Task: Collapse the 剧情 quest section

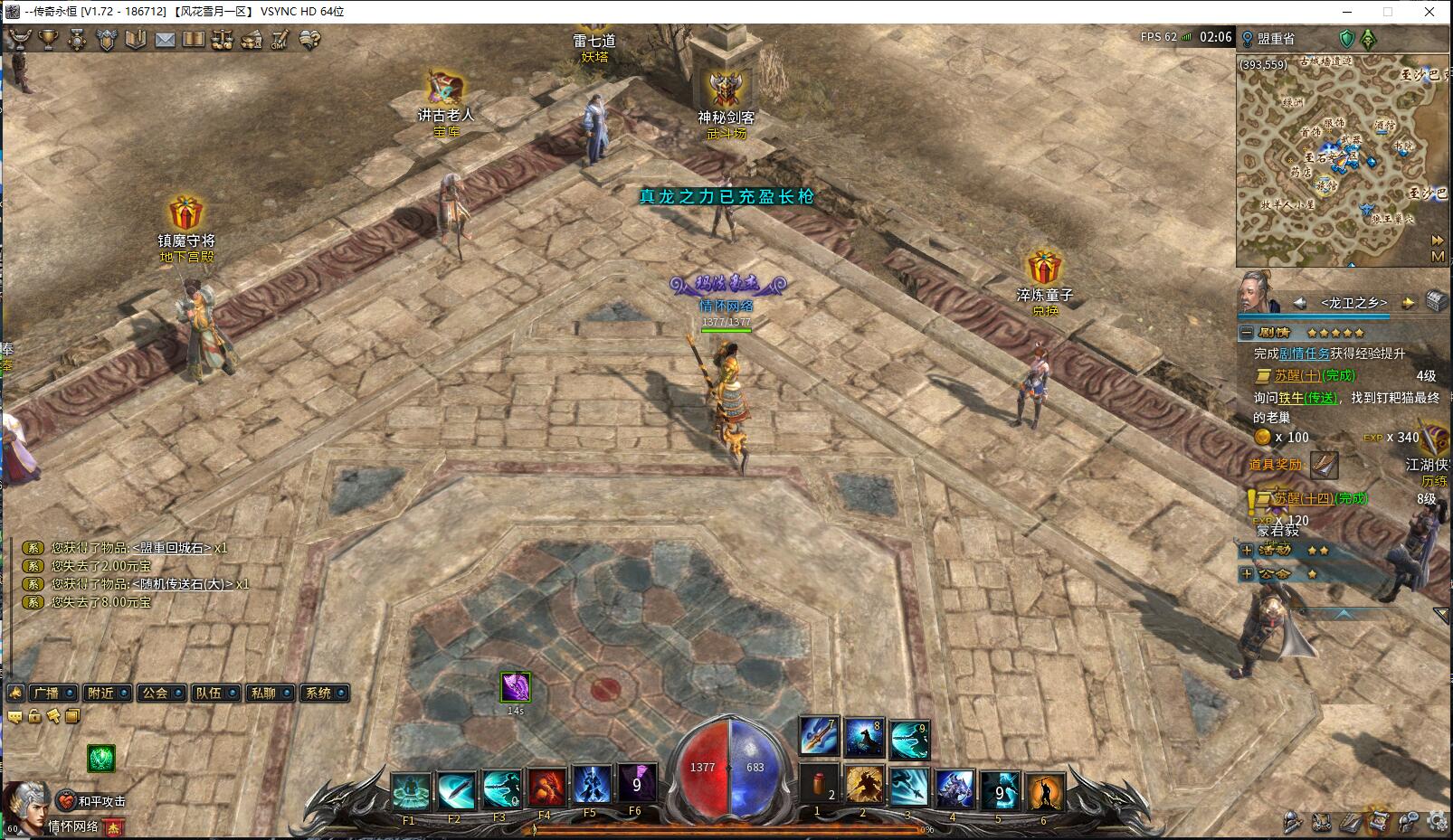Action: [1247, 333]
